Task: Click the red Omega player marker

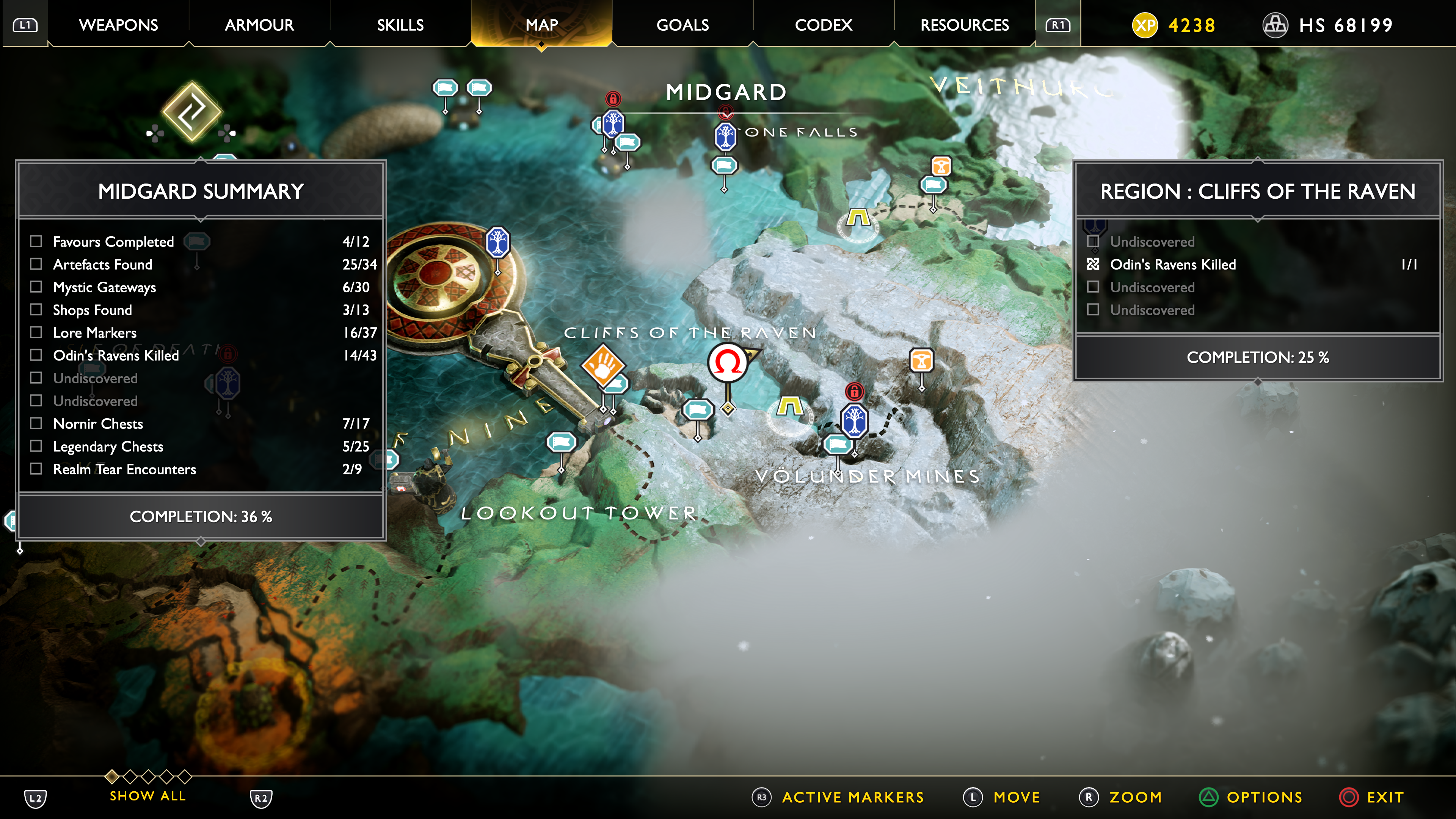Action: 728,362
